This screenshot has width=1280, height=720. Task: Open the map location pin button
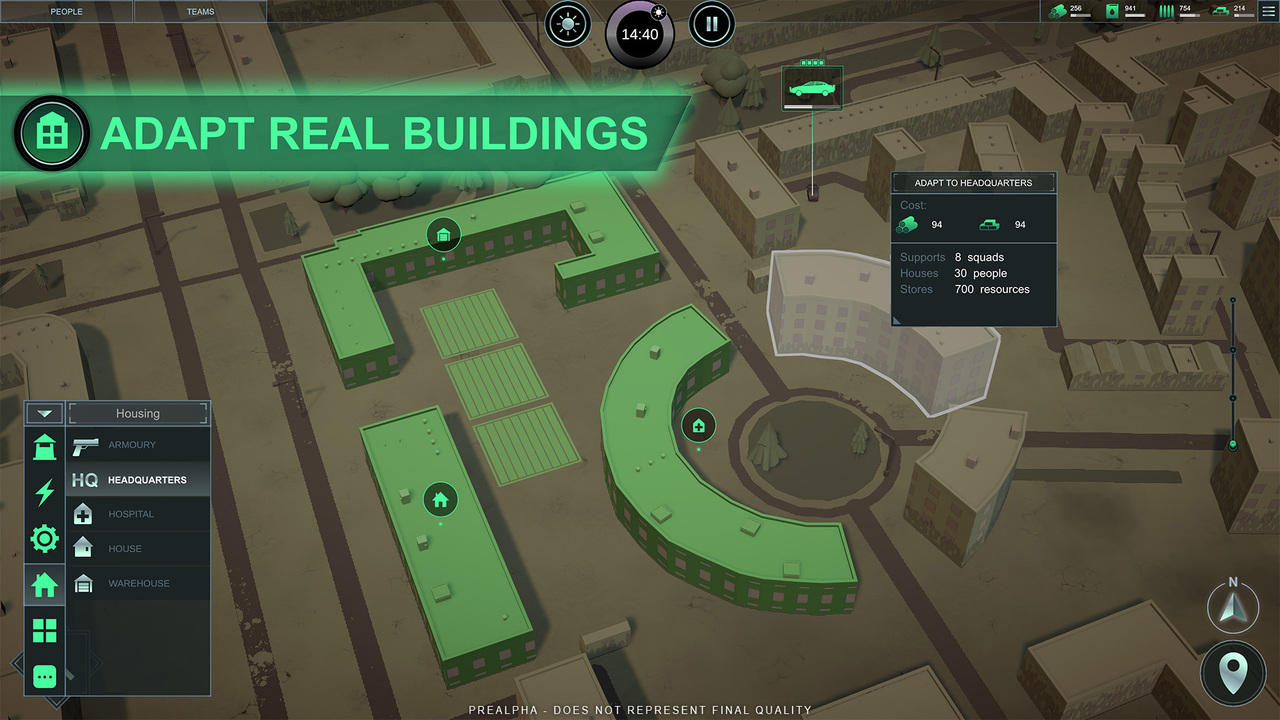pyautogui.click(x=1233, y=673)
